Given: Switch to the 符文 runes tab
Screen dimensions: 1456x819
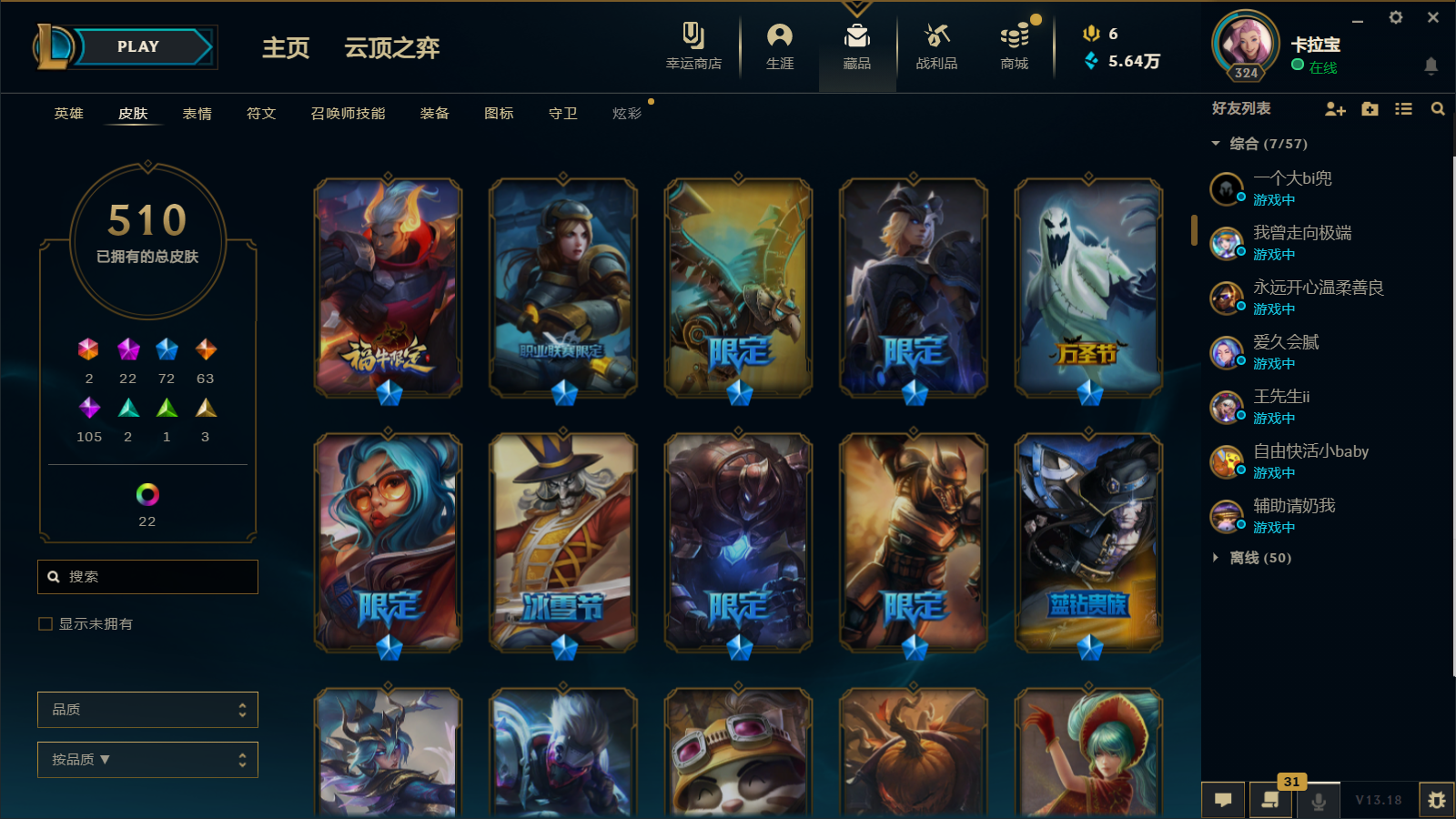Looking at the screenshot, I should (x=261, y=114).
